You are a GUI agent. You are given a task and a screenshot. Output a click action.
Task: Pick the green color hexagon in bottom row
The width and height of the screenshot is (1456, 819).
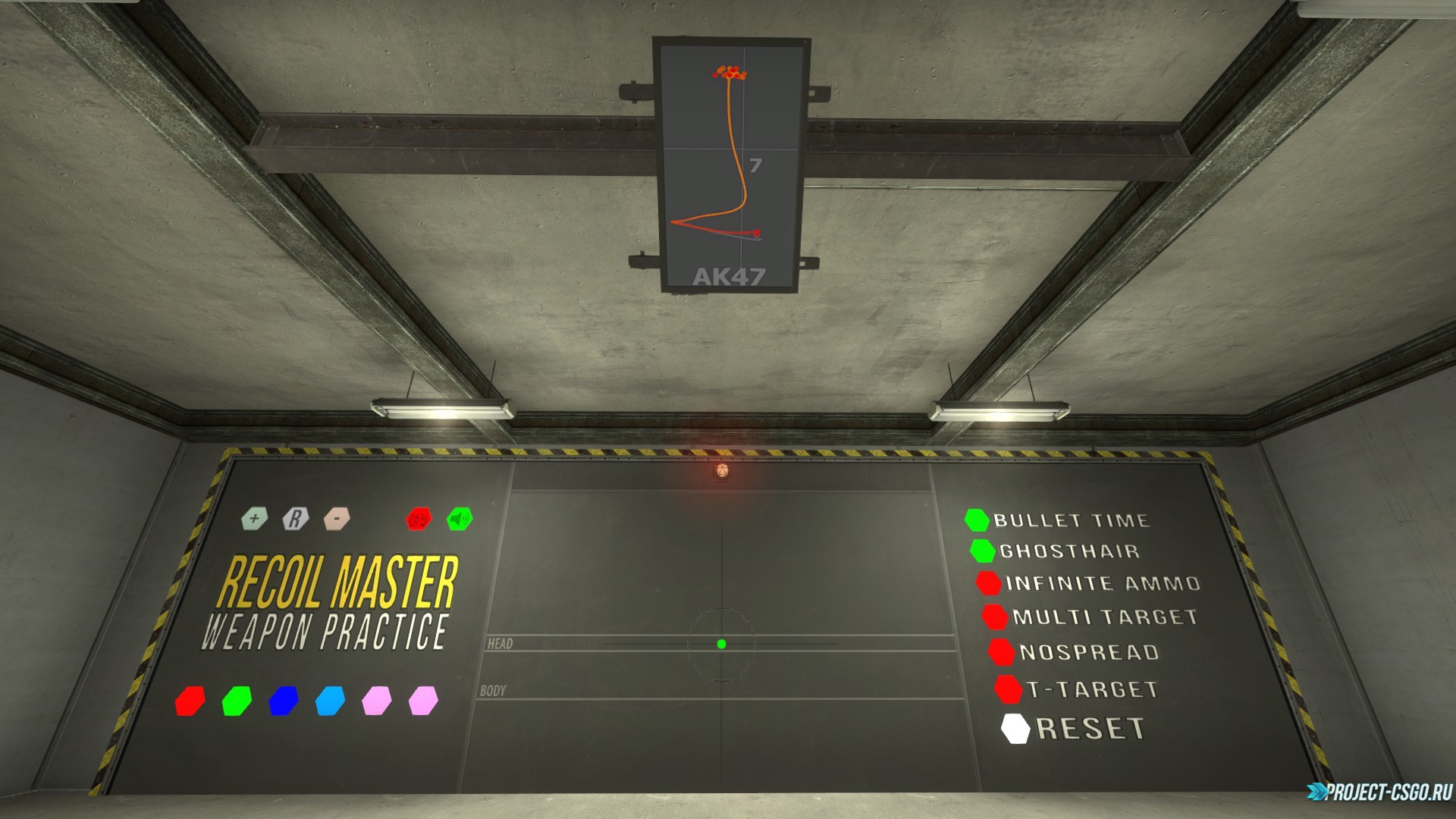[x=237, y=701]
